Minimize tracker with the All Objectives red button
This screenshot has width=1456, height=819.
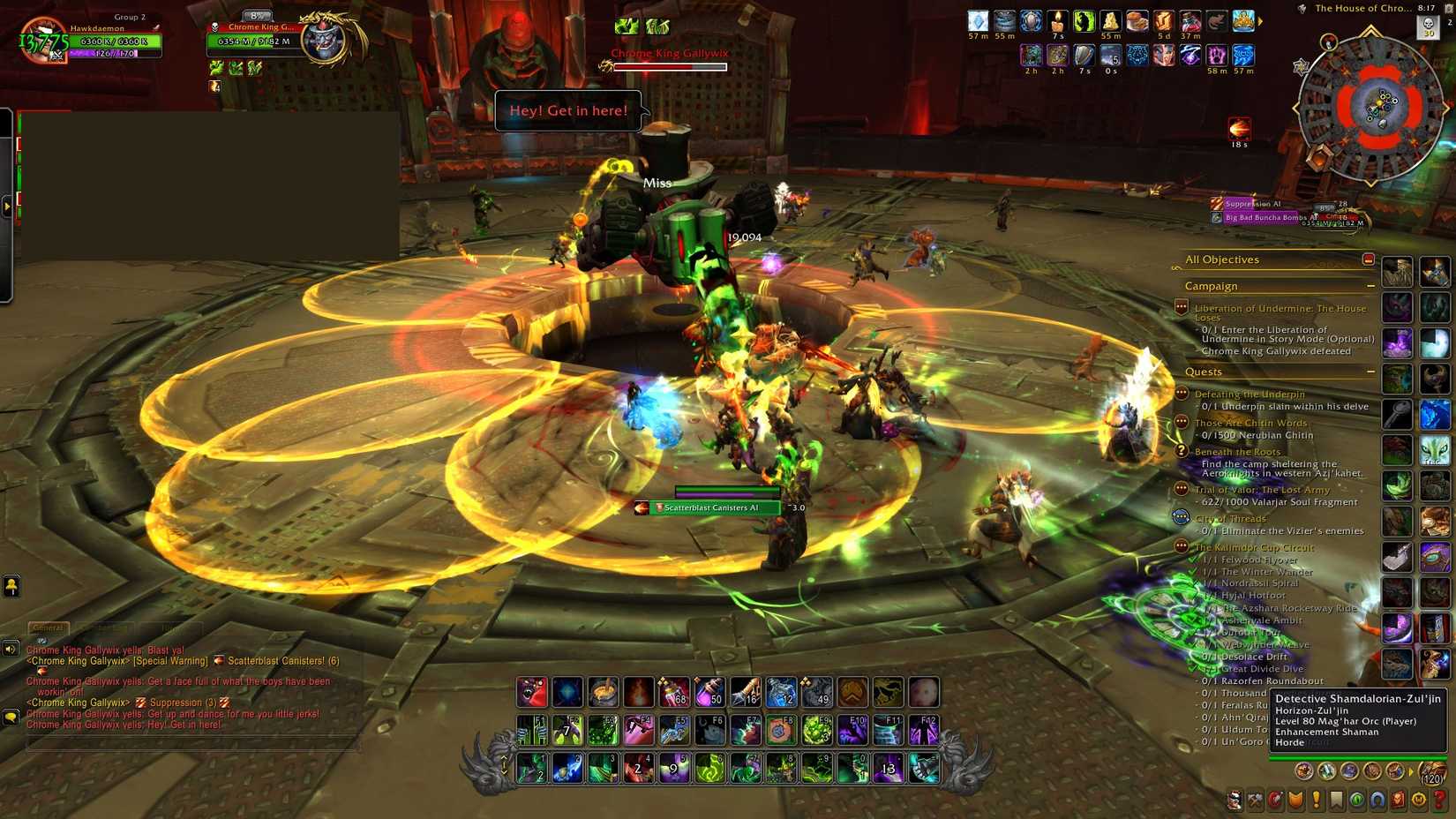click(1369, 259)
